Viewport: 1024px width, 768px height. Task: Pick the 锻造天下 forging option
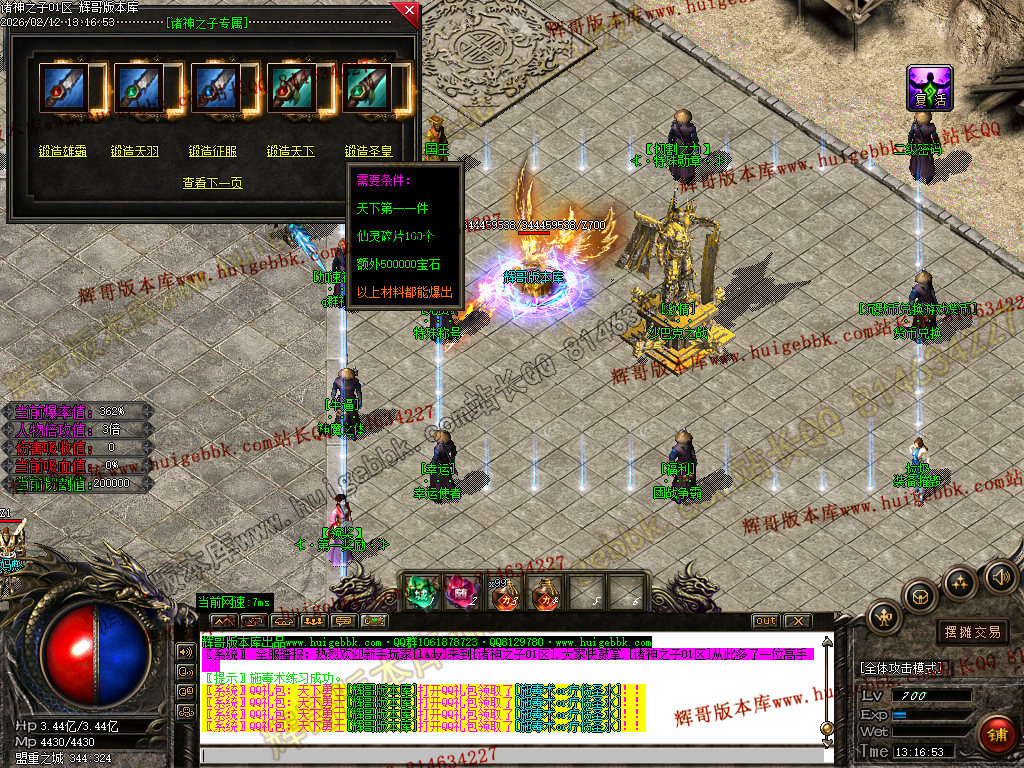coord(290,151)
